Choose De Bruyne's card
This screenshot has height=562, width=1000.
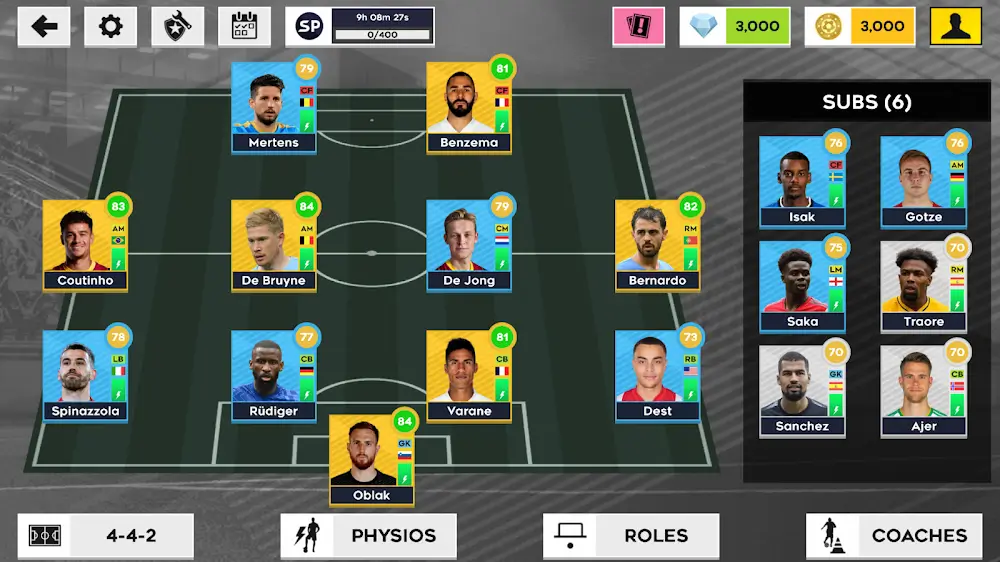click(x=273, y=245)
